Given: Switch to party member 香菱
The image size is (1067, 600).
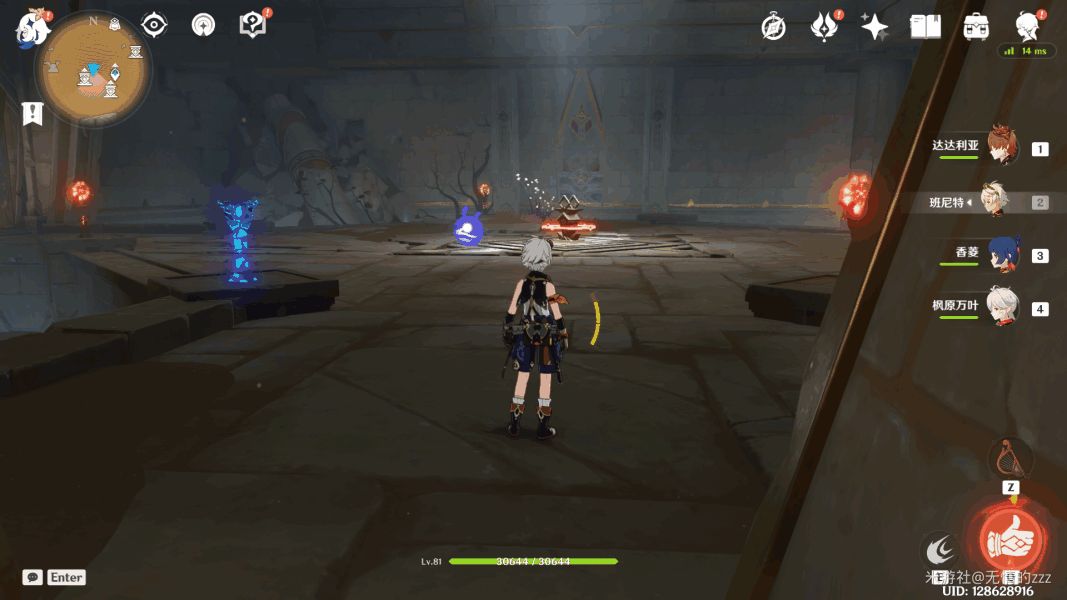Looking at the screenshot, I should (x=1002, y=254).
